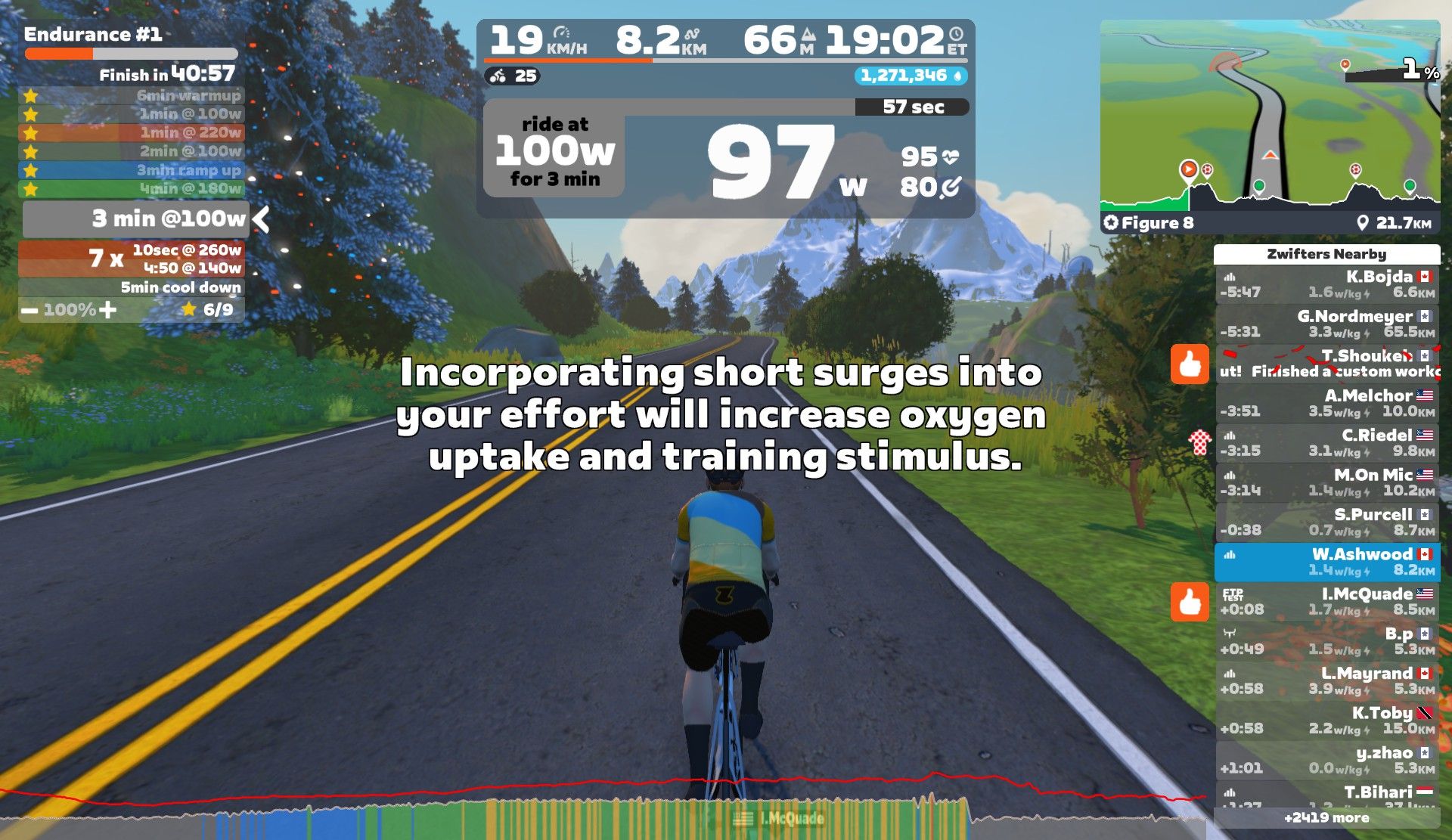
Task: Open the Figure 8 route minimap
Action: pyautogui.click(x=1270, y=125)
